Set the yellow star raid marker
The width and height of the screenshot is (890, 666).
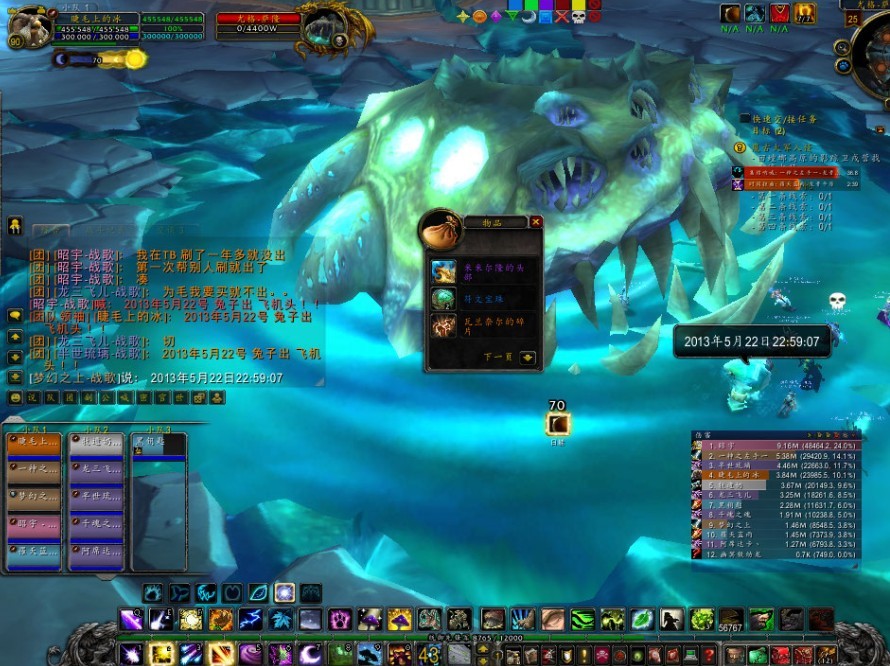point(463,17)
